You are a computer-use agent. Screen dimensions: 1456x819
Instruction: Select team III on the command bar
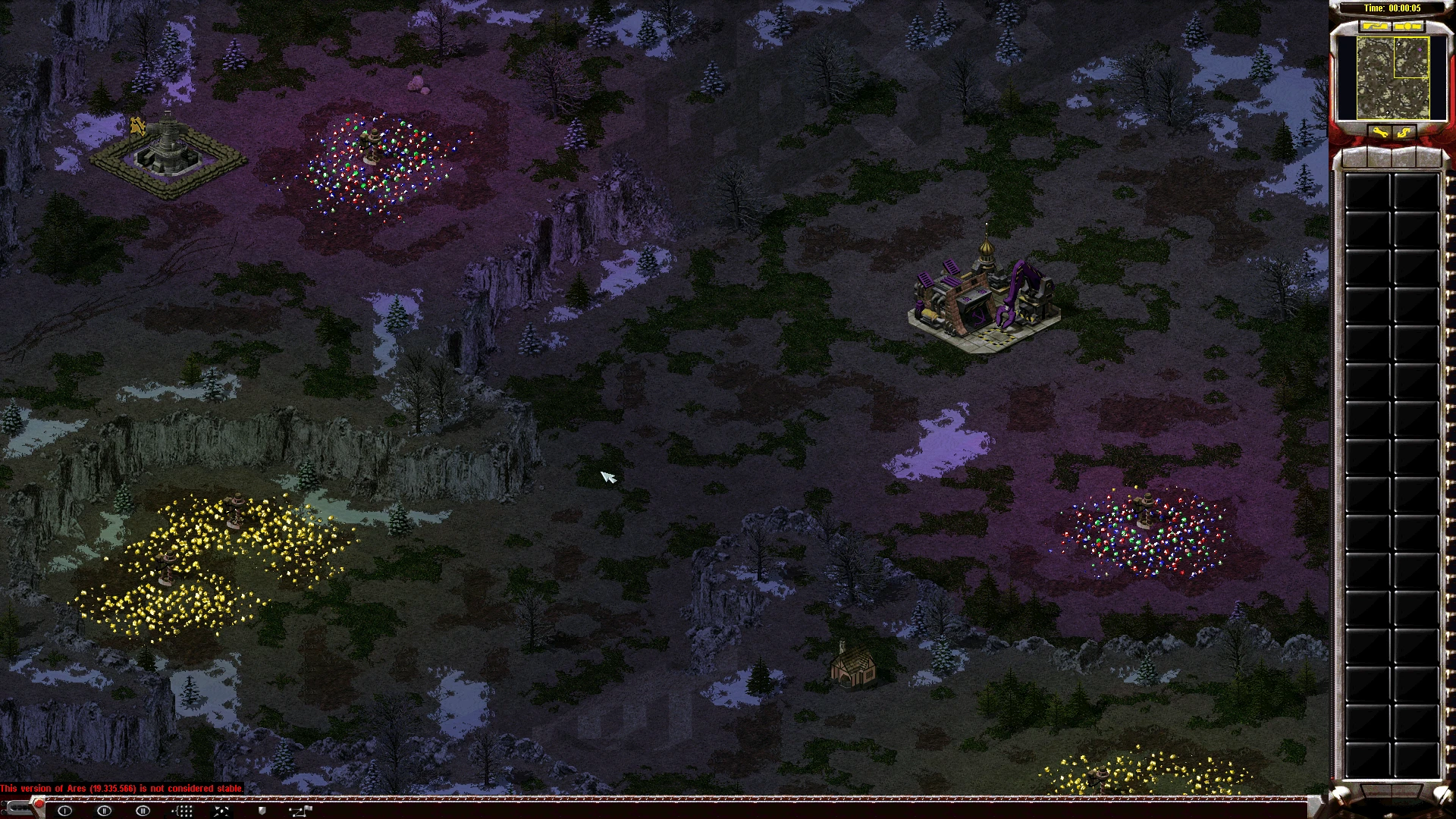pos(143,811)
